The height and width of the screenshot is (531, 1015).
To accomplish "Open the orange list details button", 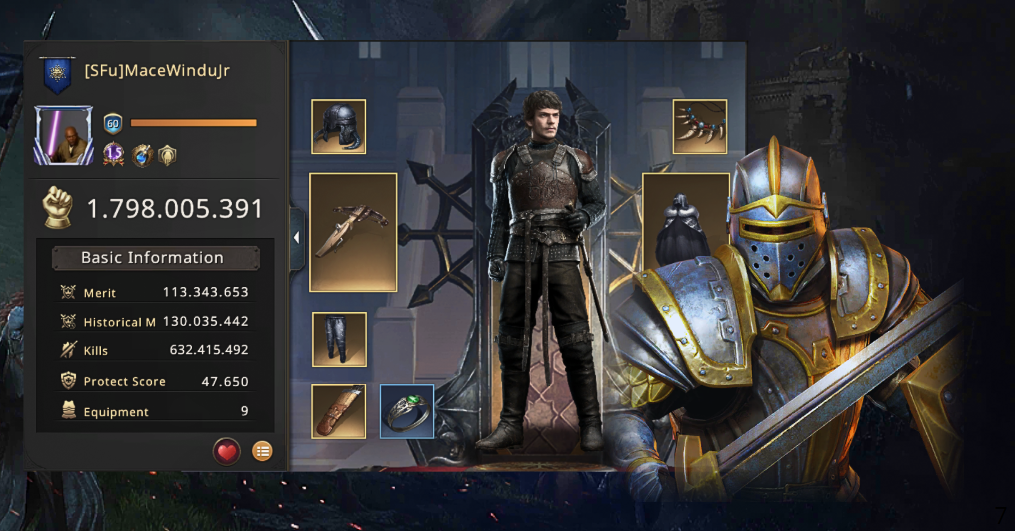I will click(x=262, y=452).
